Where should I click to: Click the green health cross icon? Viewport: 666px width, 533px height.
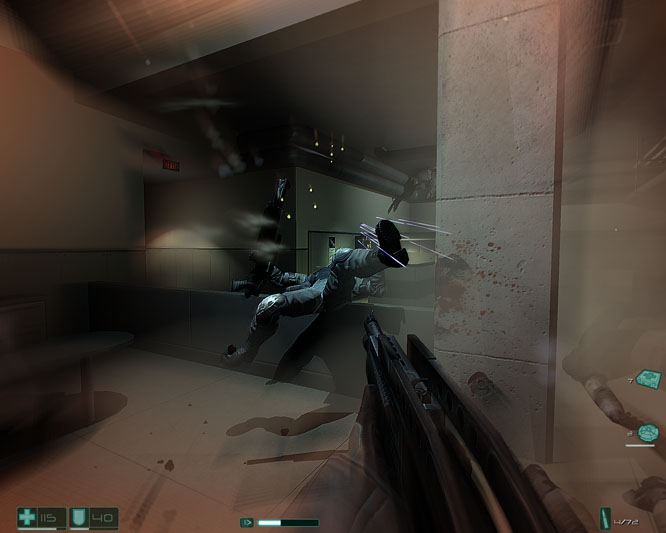(x=28, y=517)
